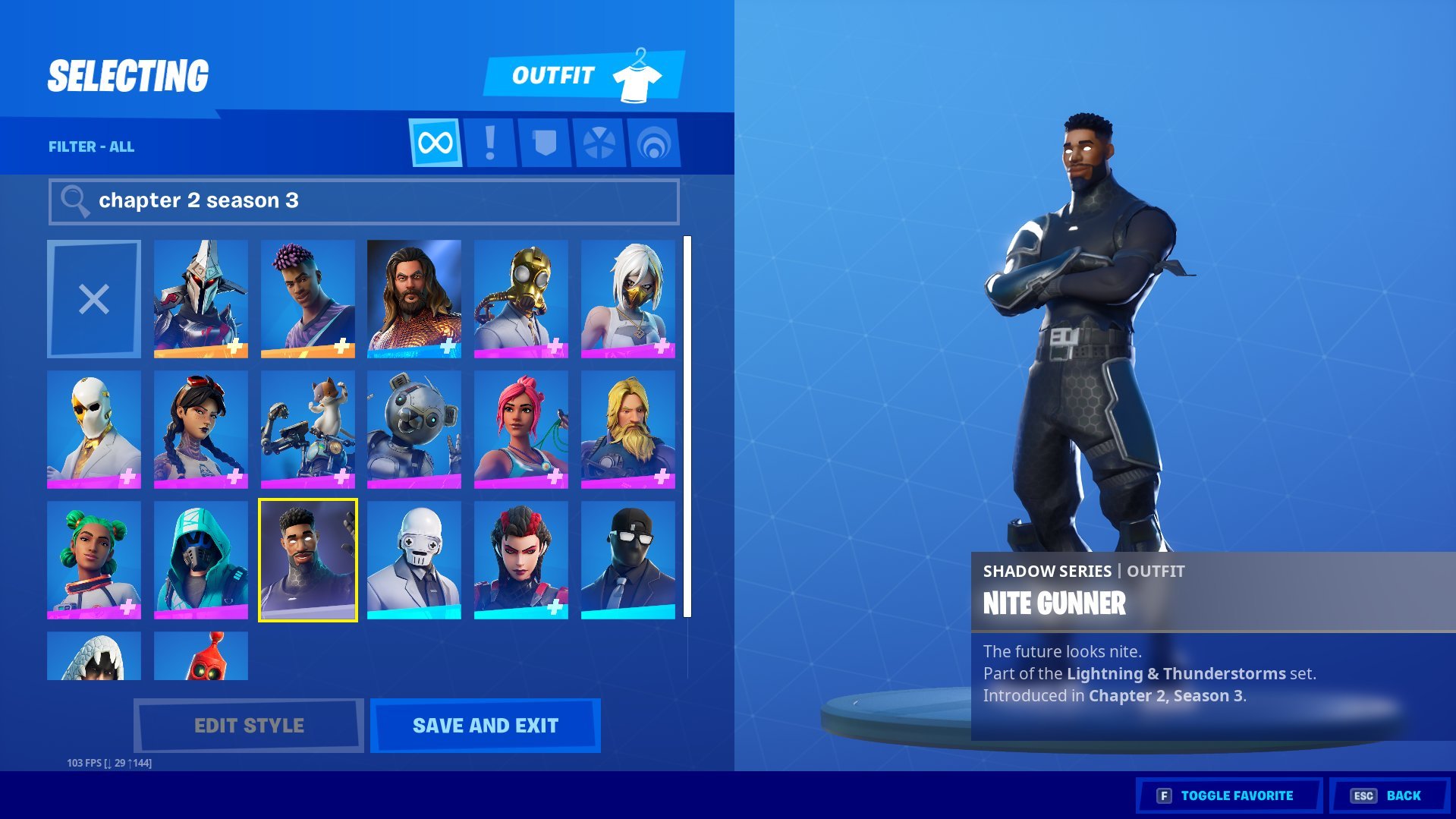Click SAVE AND EXIT
1456x819 pixels.
[484, 725]
